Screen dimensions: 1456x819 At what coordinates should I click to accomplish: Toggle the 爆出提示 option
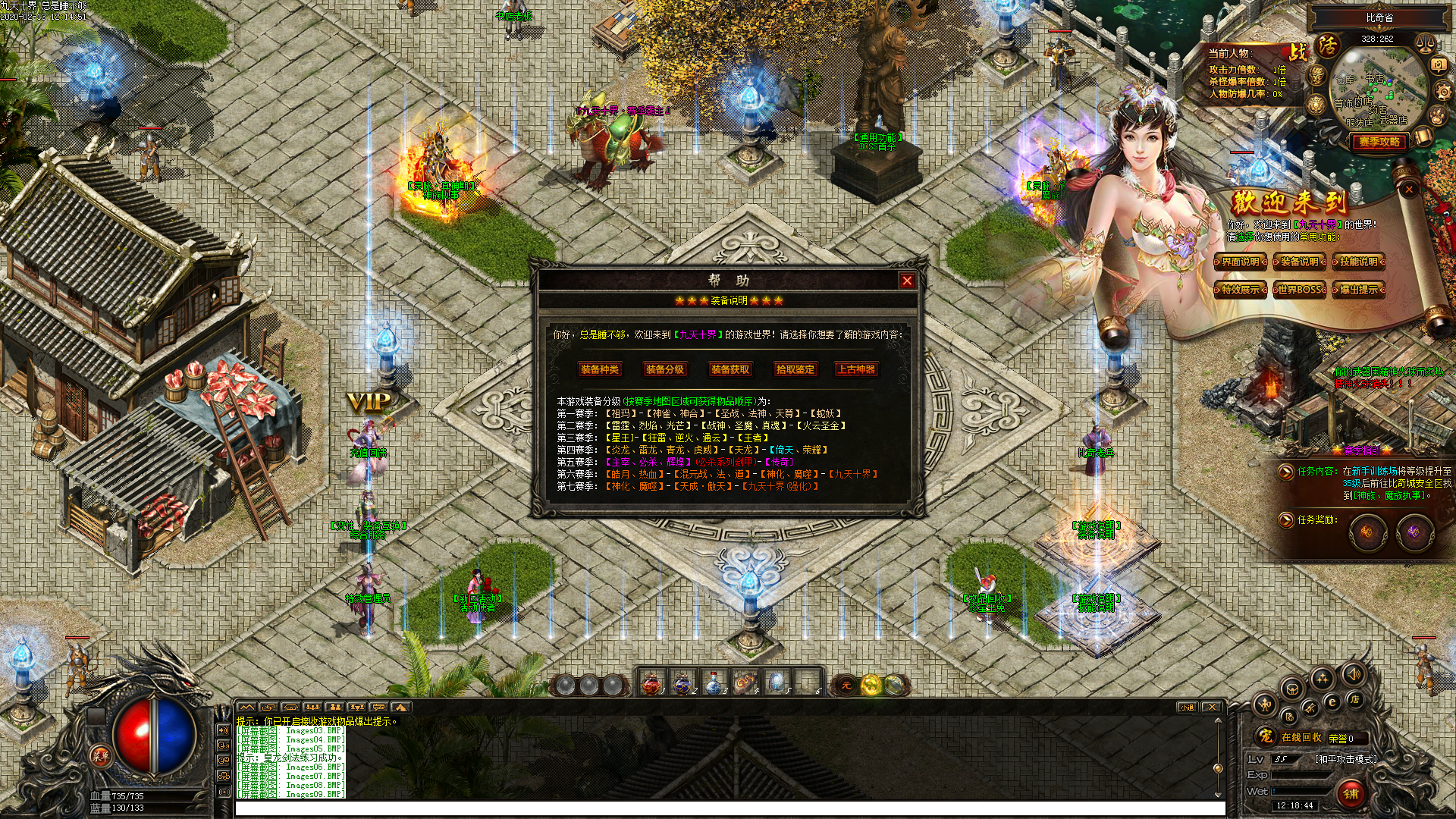click(1358, 290)
